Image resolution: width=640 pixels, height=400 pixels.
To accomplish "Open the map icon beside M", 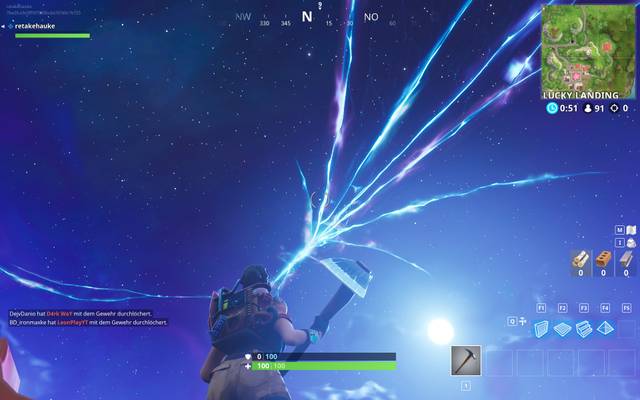I will 630,230.
